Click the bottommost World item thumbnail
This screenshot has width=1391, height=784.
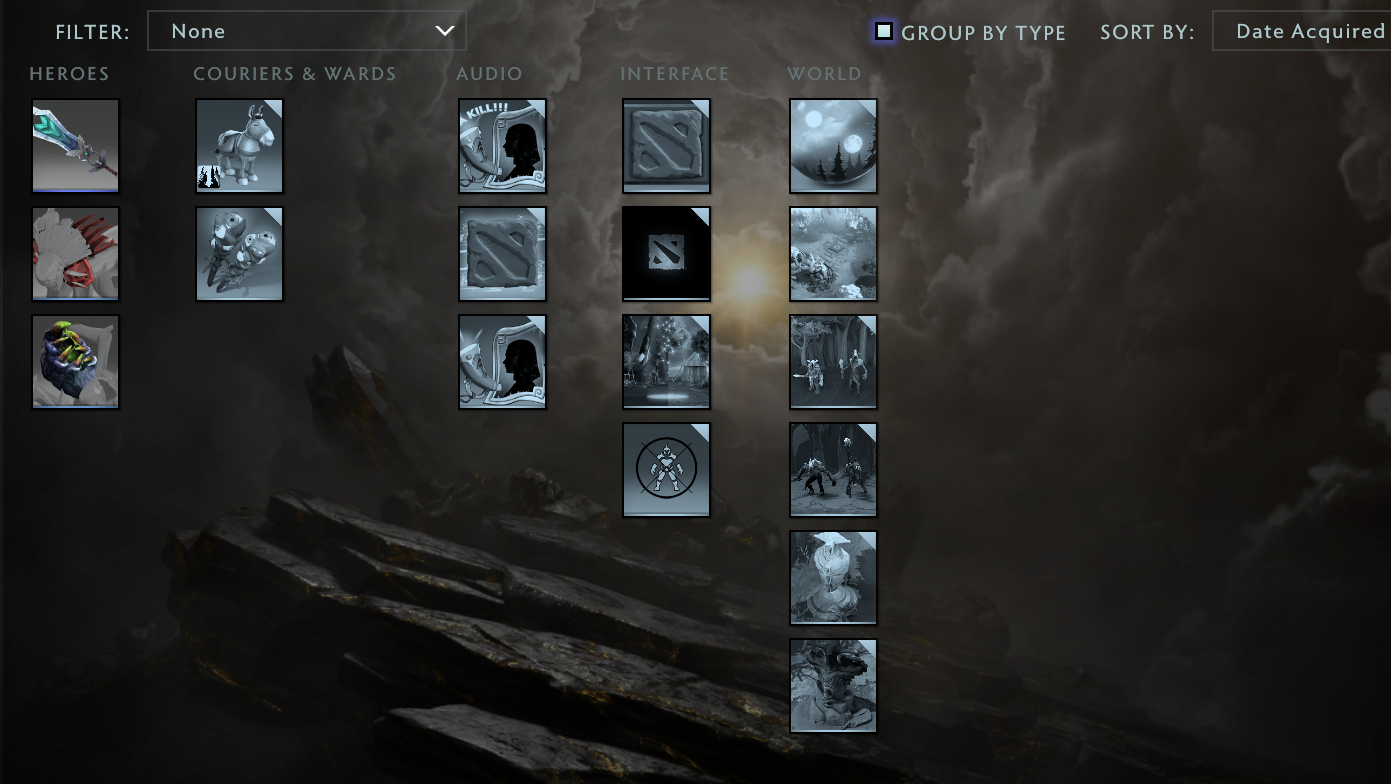833,685
